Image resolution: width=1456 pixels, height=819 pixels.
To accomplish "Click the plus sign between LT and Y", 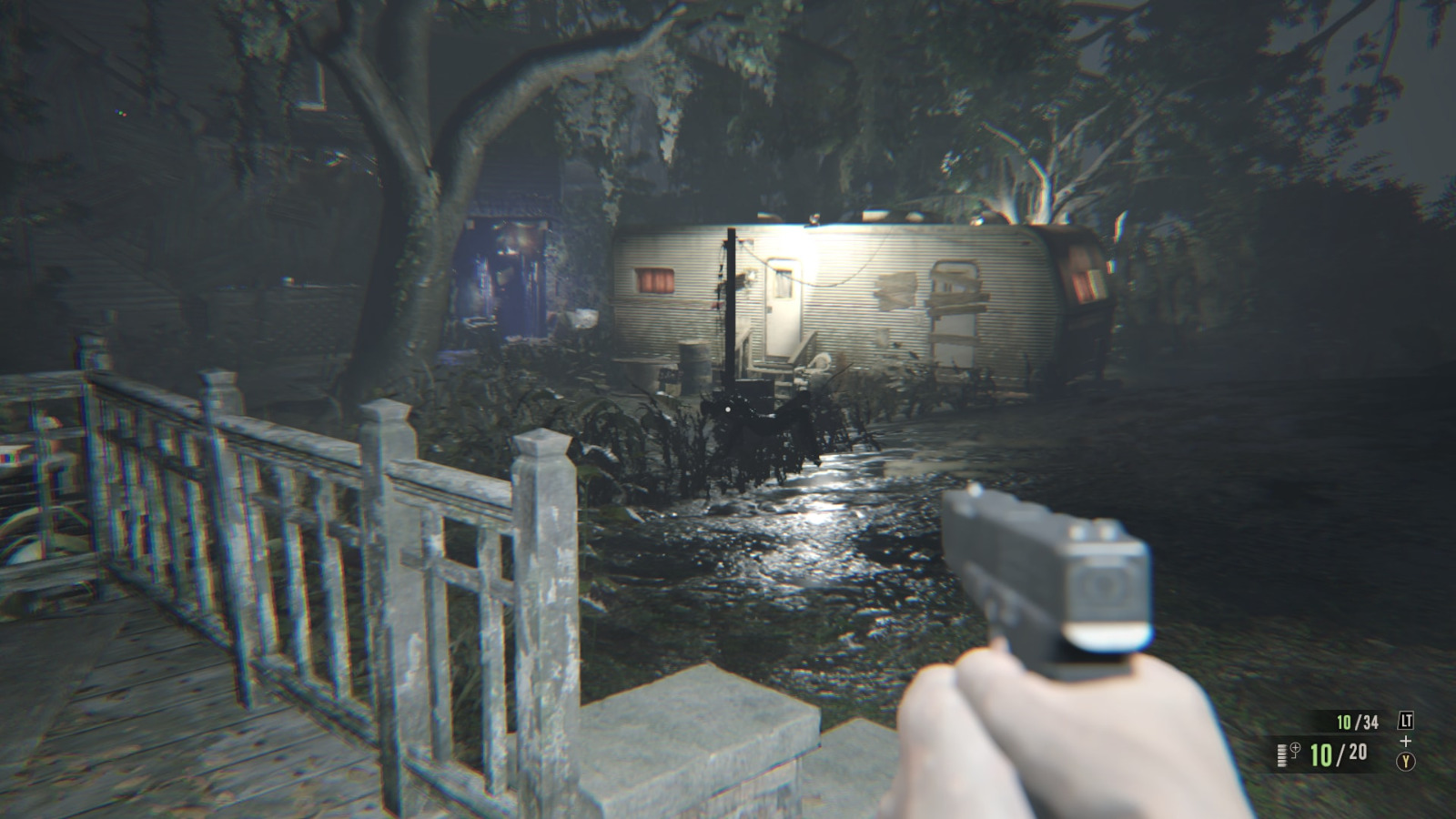I will (x=1405, y=741).
